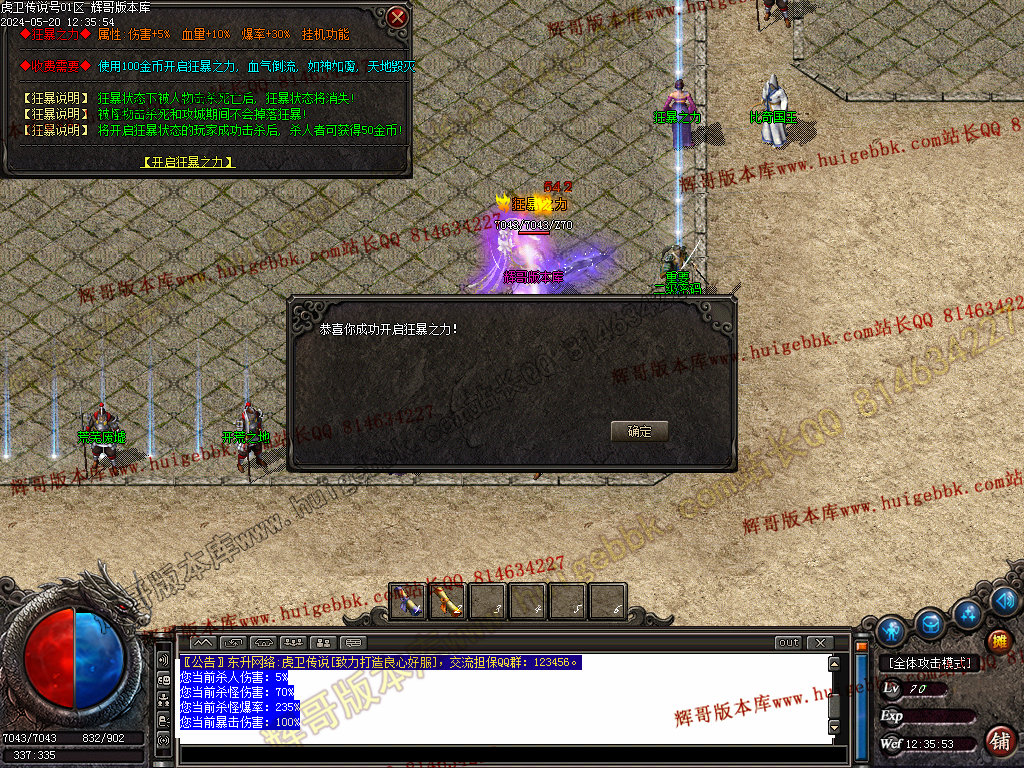Open the character equipment panel icon
Image resolution: width=1024 pixels, height=768 pixels.
[891, 631]
